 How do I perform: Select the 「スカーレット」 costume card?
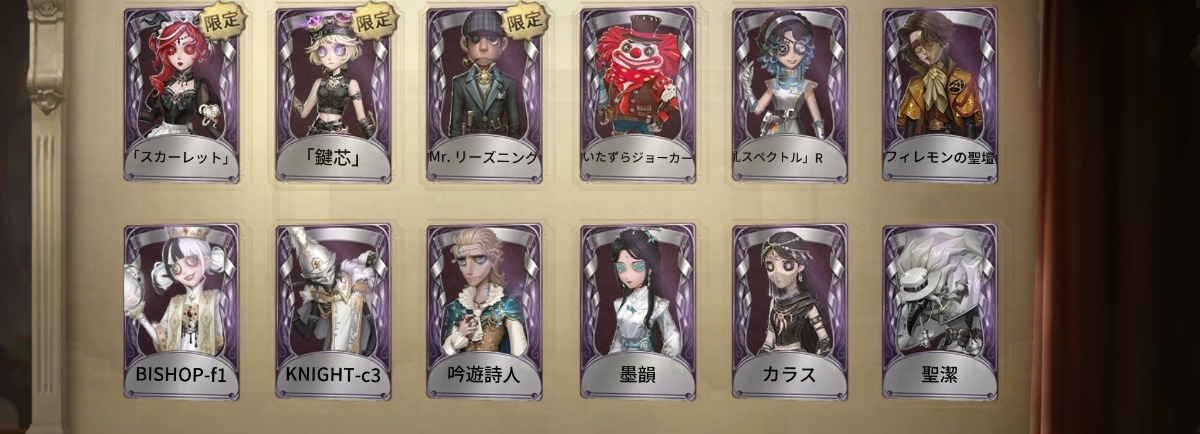[181, 95]
